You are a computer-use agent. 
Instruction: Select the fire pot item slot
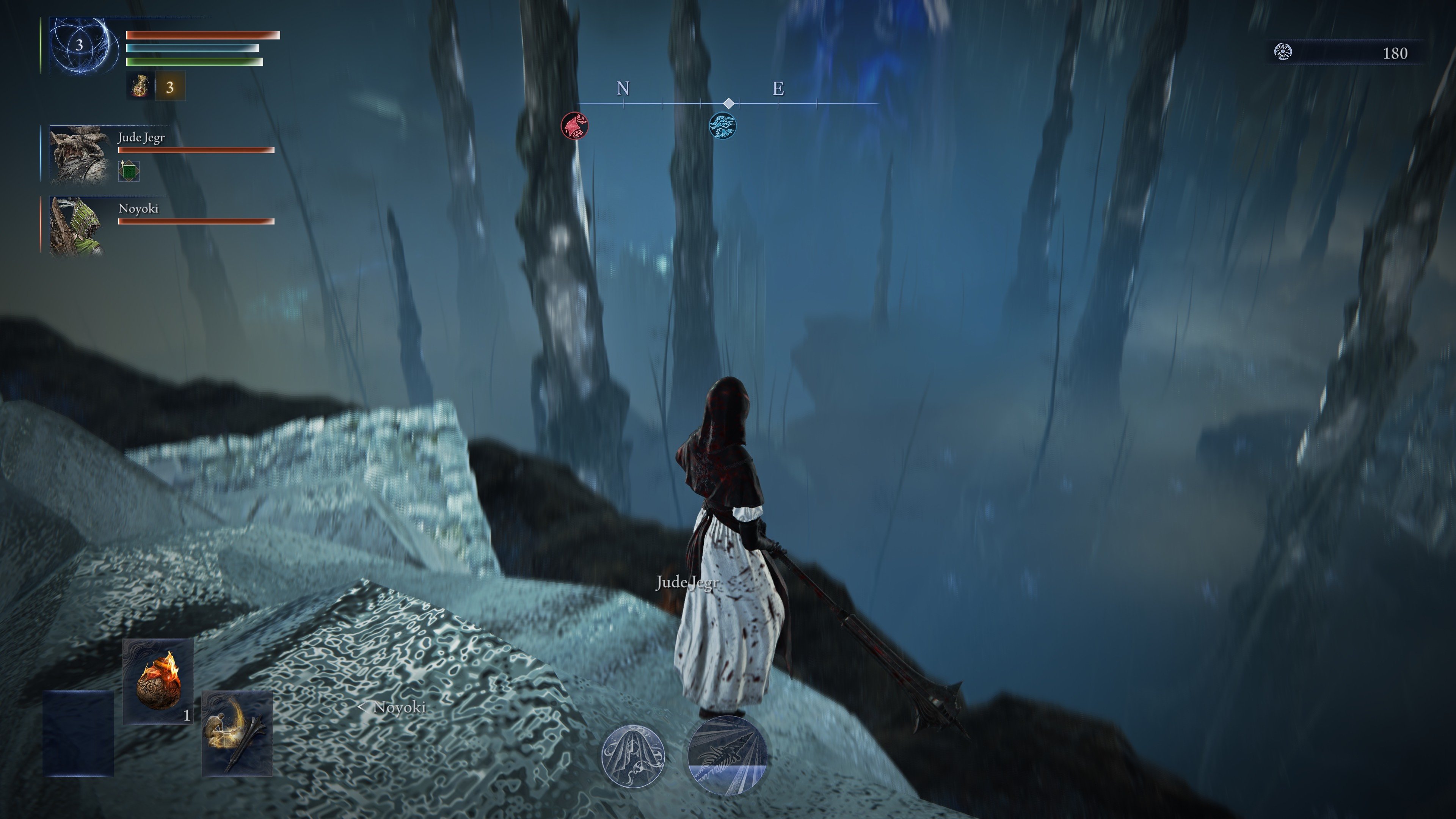[158, 681]
